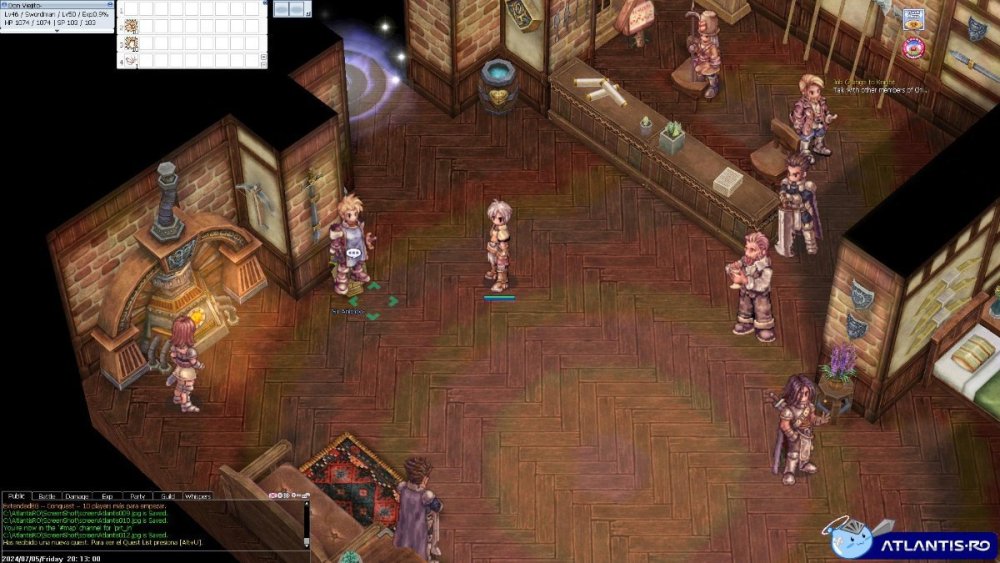Open the Battle chat tab
The image size is (1000, 563).
pyautogui.click(x=46, y=496)
